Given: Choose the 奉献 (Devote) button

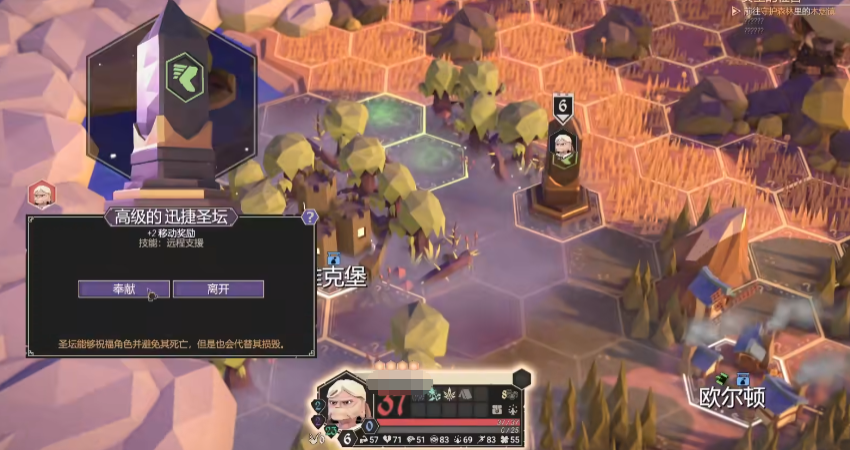Looking at the screenshot, I should [x=124, y=289].
